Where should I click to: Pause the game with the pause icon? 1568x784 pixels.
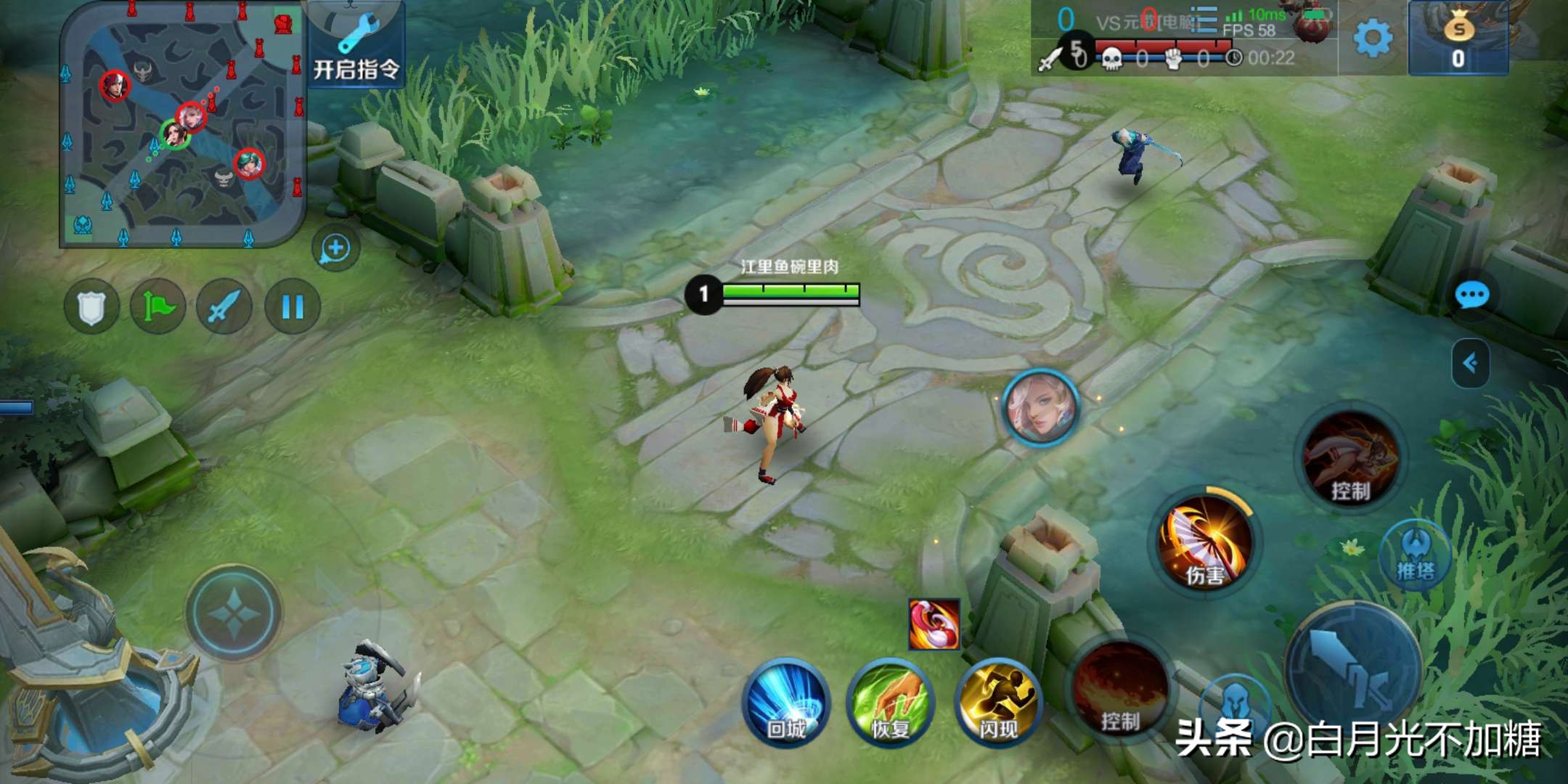click(290, 307)
